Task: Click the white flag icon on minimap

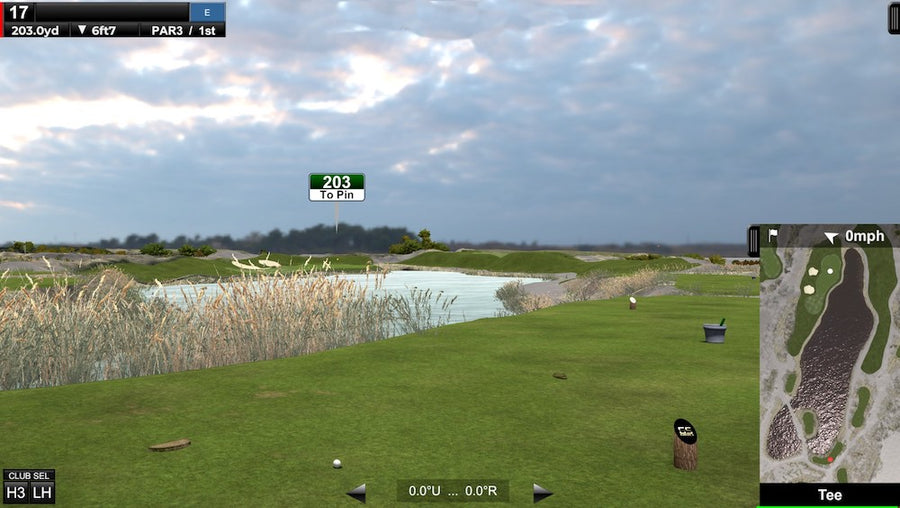Action: [772, 236]
